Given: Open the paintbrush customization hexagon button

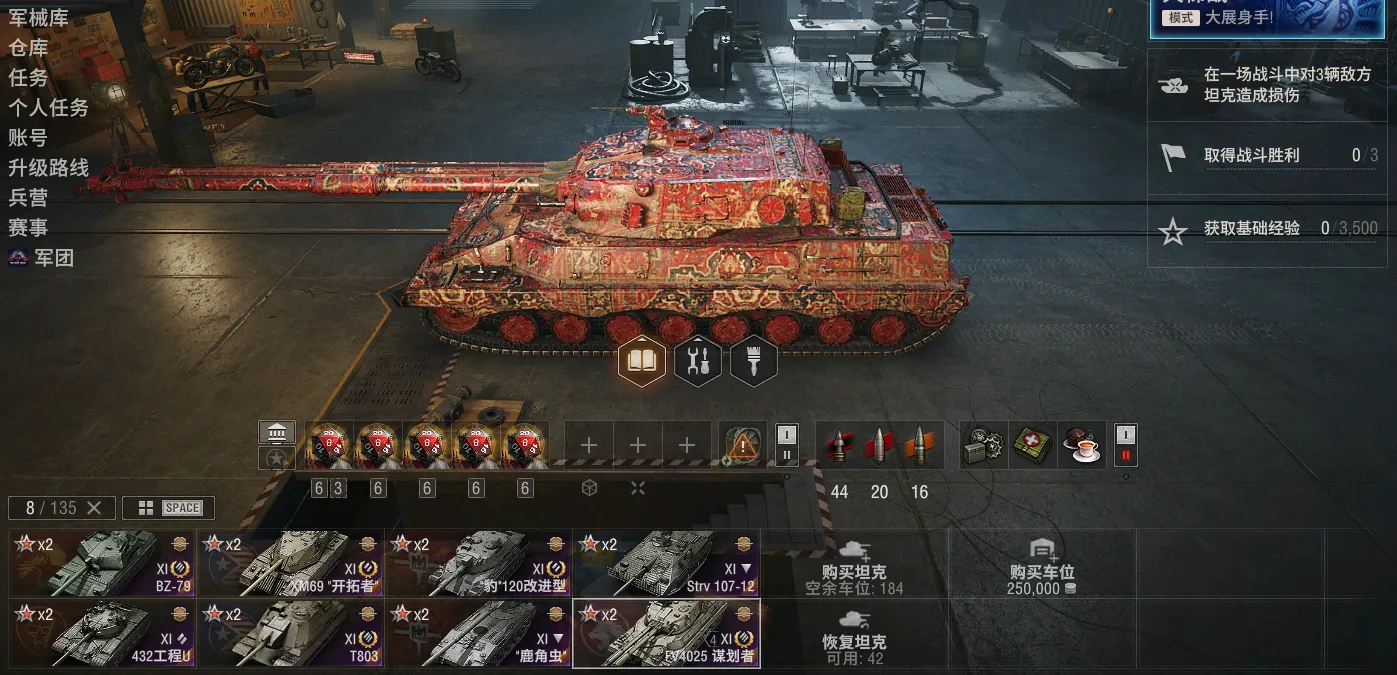Looking at the screenshot, I should 754,361.
